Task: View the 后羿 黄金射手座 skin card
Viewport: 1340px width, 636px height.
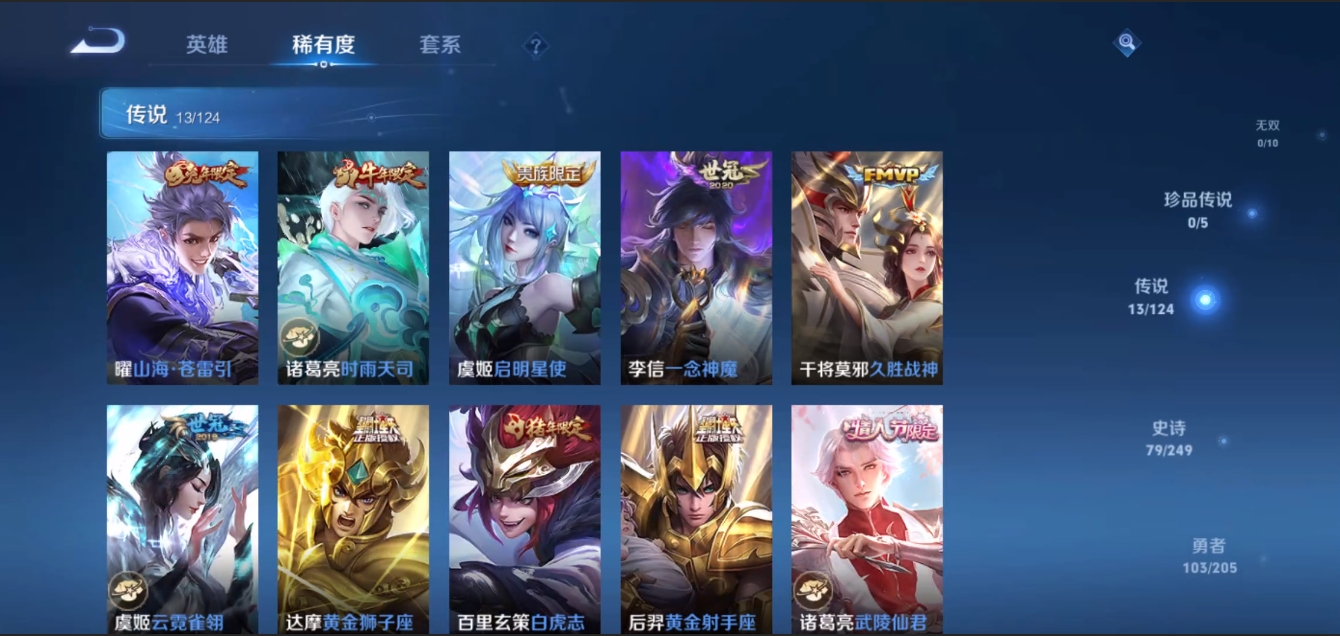Action: click(x=696, y=519)
